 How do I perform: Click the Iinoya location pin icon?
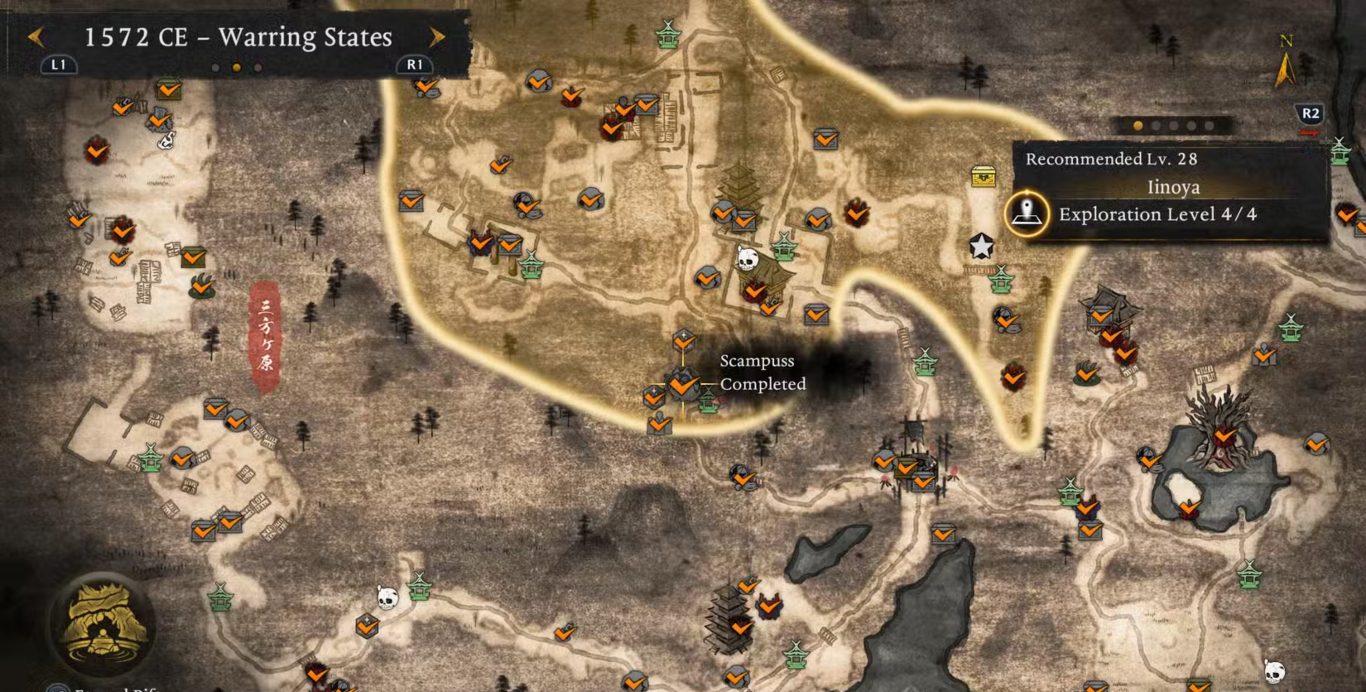(1026, 213)
